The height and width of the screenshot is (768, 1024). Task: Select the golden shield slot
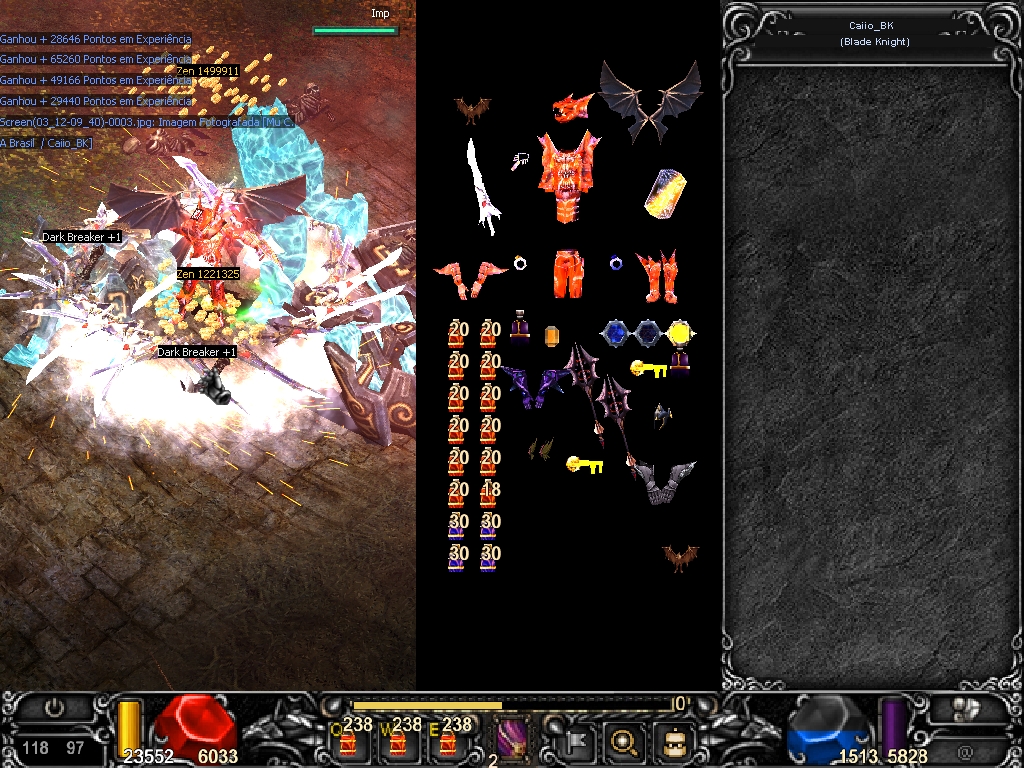pos(664,193)
